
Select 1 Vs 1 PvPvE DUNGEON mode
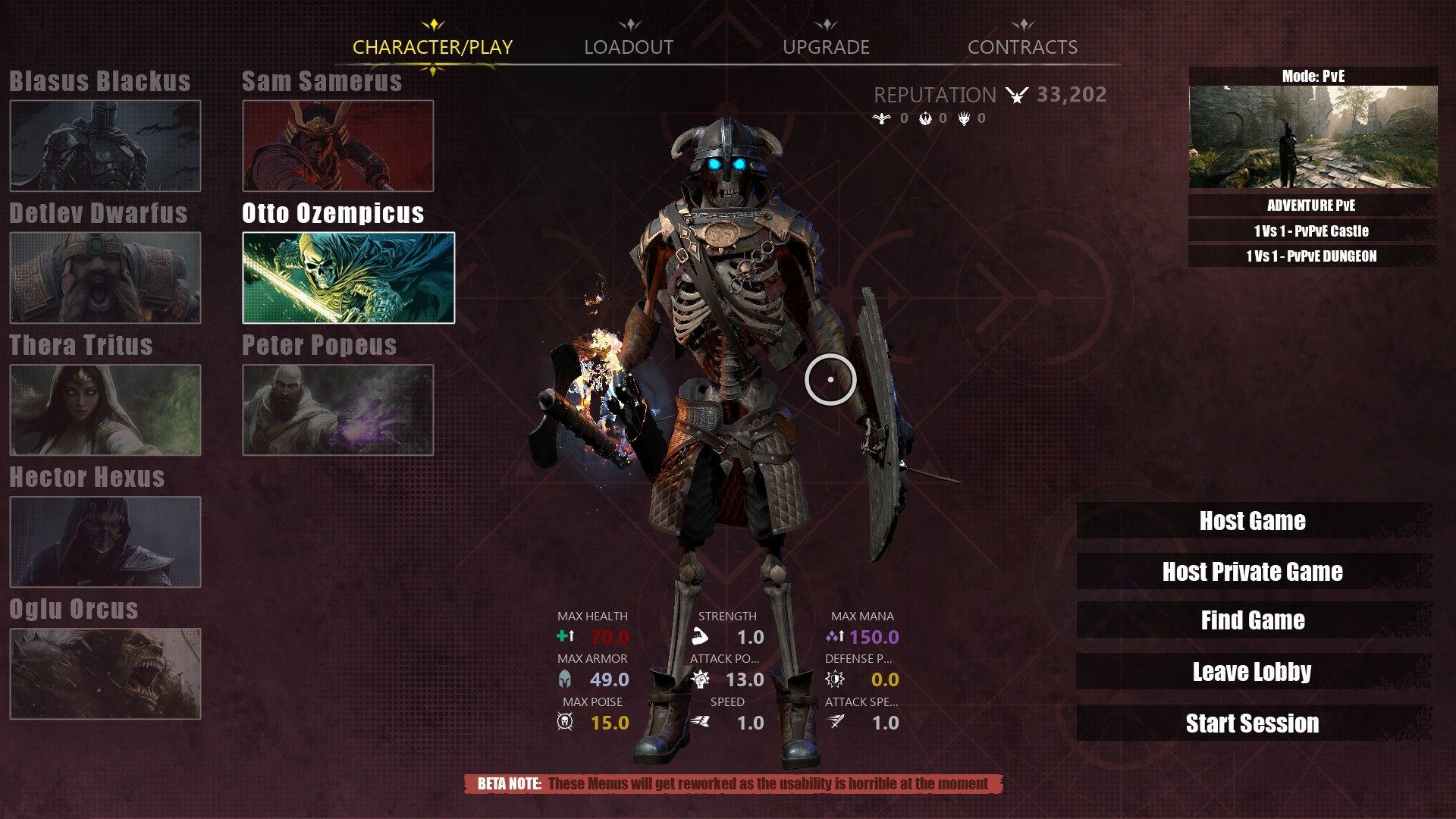pyautogui.click(x=1311, y=256)
